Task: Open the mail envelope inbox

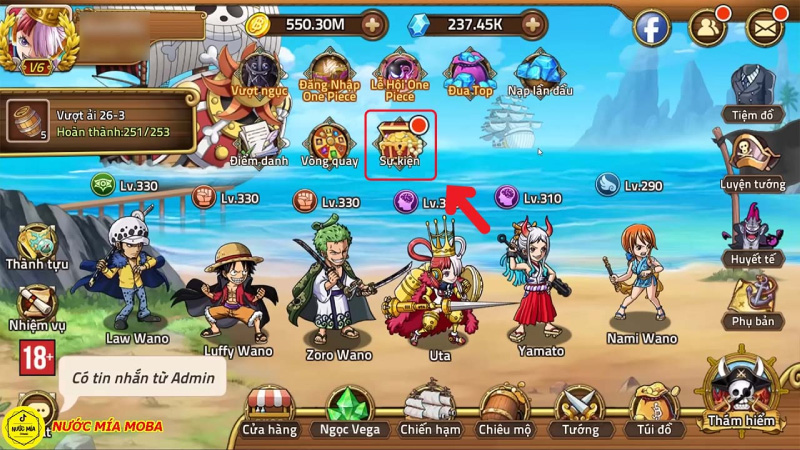Action: (765, 27)
